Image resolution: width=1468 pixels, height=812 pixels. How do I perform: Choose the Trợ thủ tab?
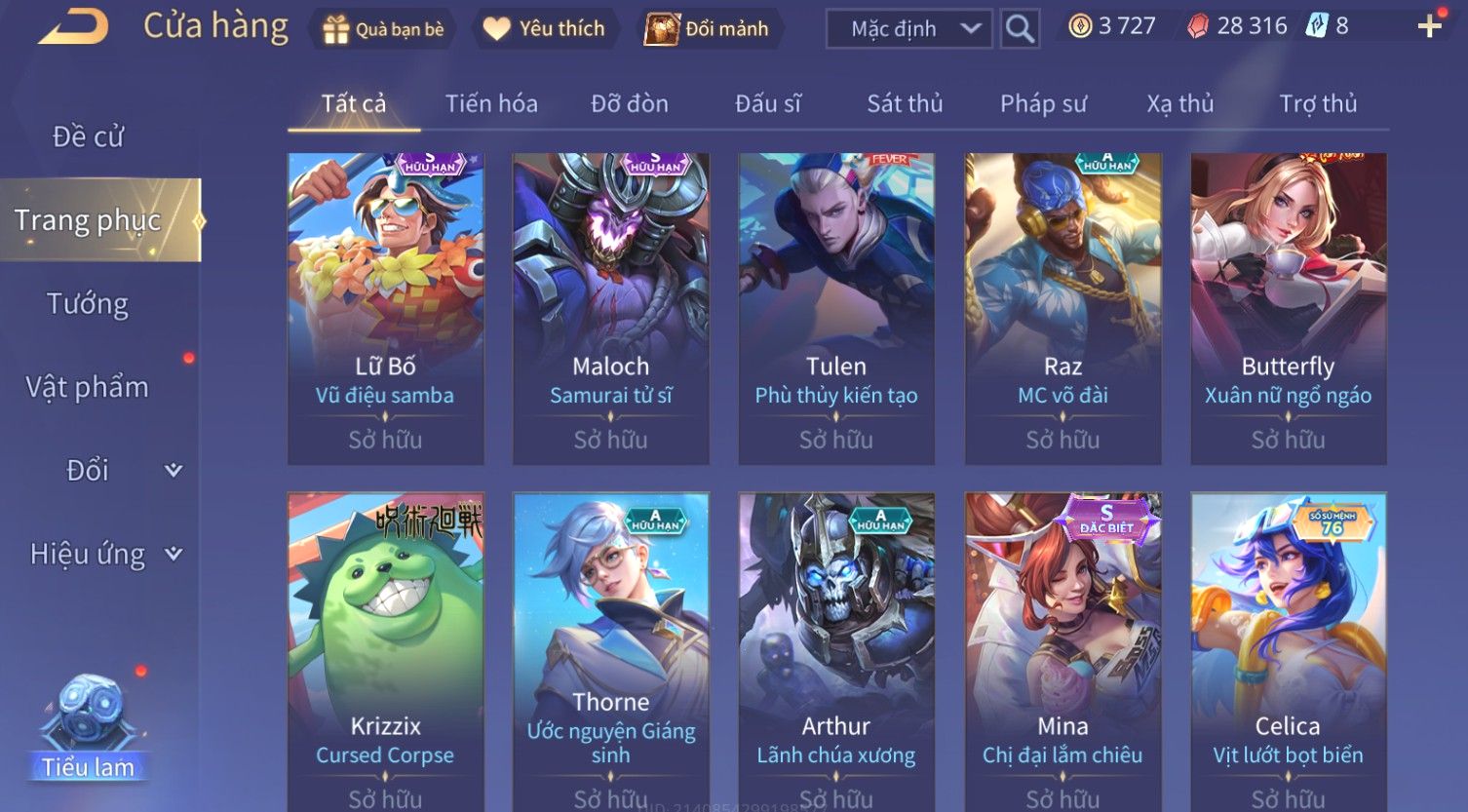[1318, 103]
